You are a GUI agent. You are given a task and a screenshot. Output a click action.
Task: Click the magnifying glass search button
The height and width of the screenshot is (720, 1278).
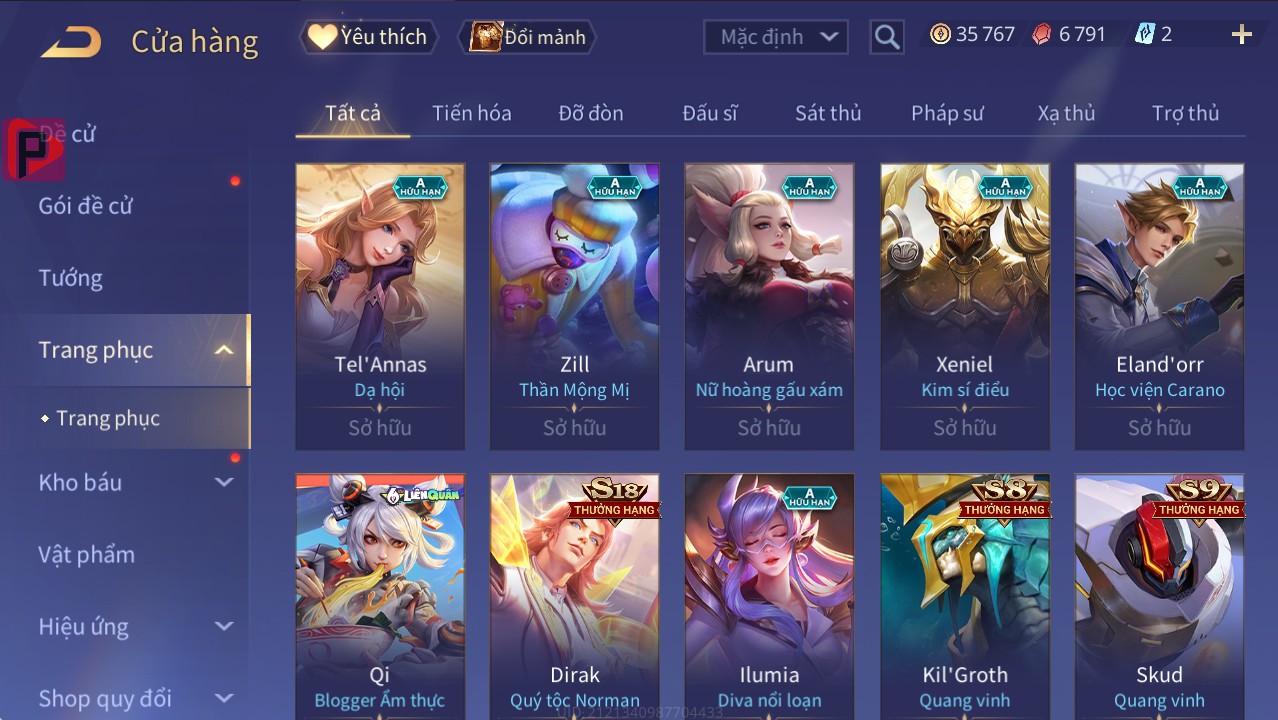pos(886,37)
